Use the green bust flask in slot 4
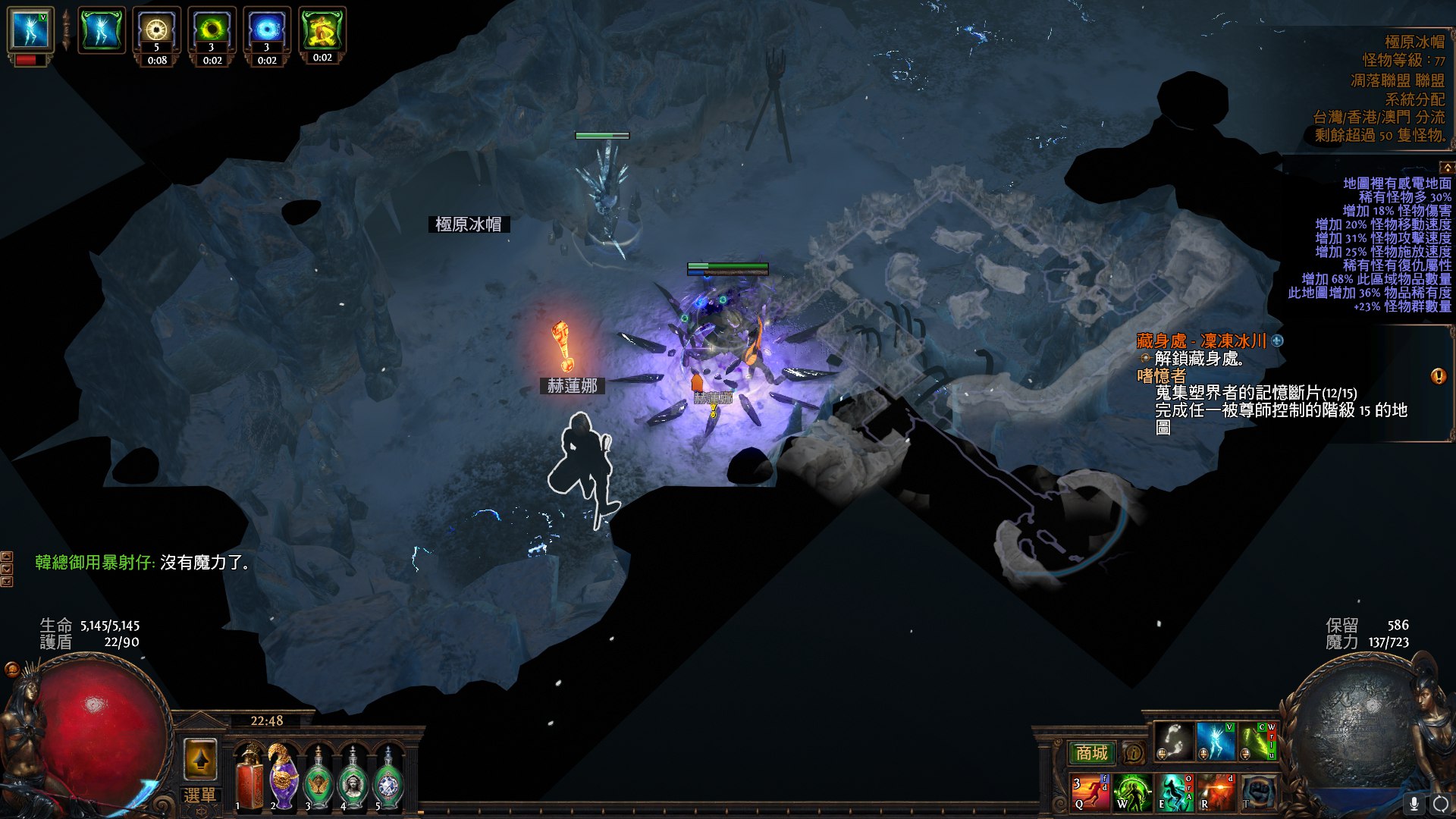Screen dimensions: 1456x819 pos(353,779)
